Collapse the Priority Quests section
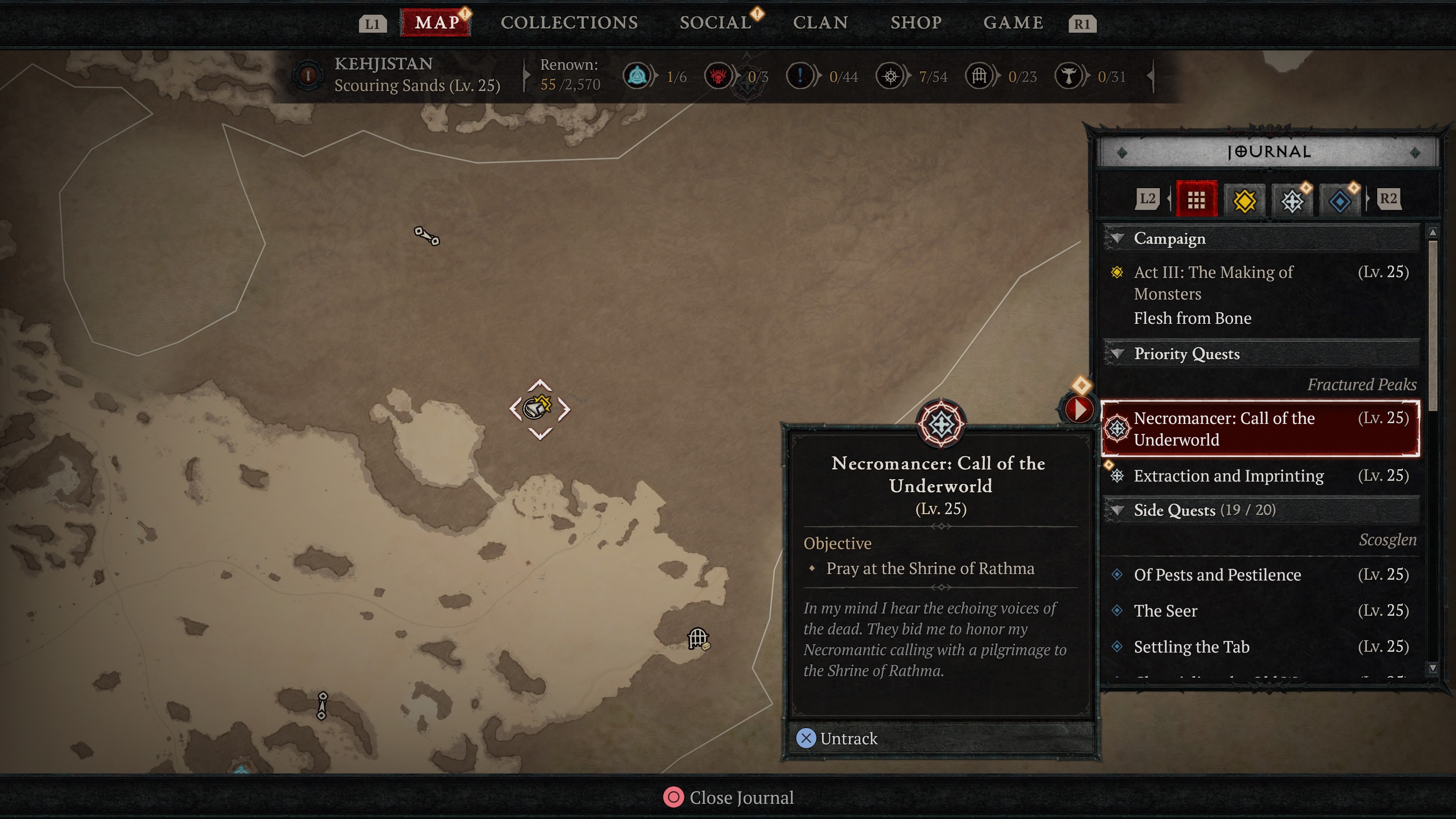 click(1117, 354)
